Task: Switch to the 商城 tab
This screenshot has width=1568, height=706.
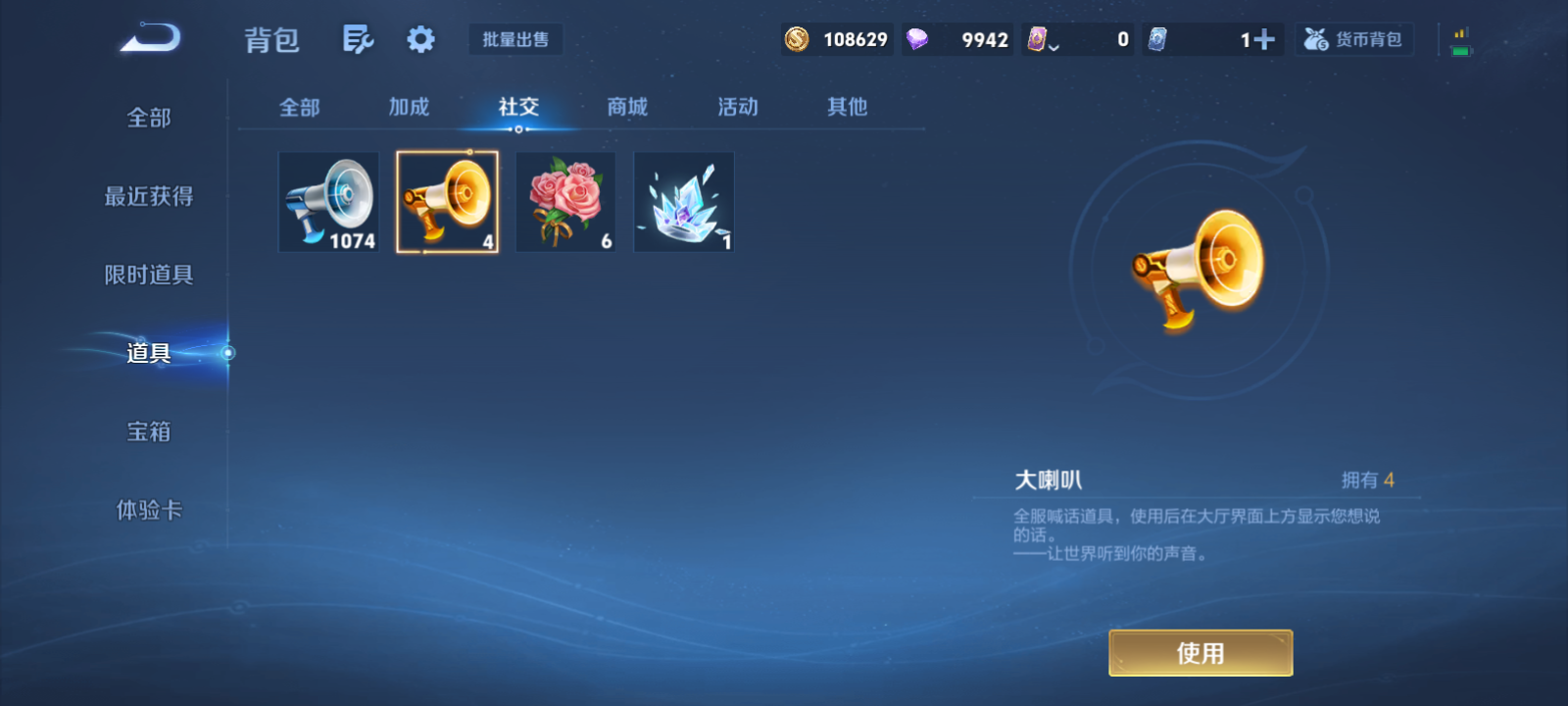Action: [627, 108]
